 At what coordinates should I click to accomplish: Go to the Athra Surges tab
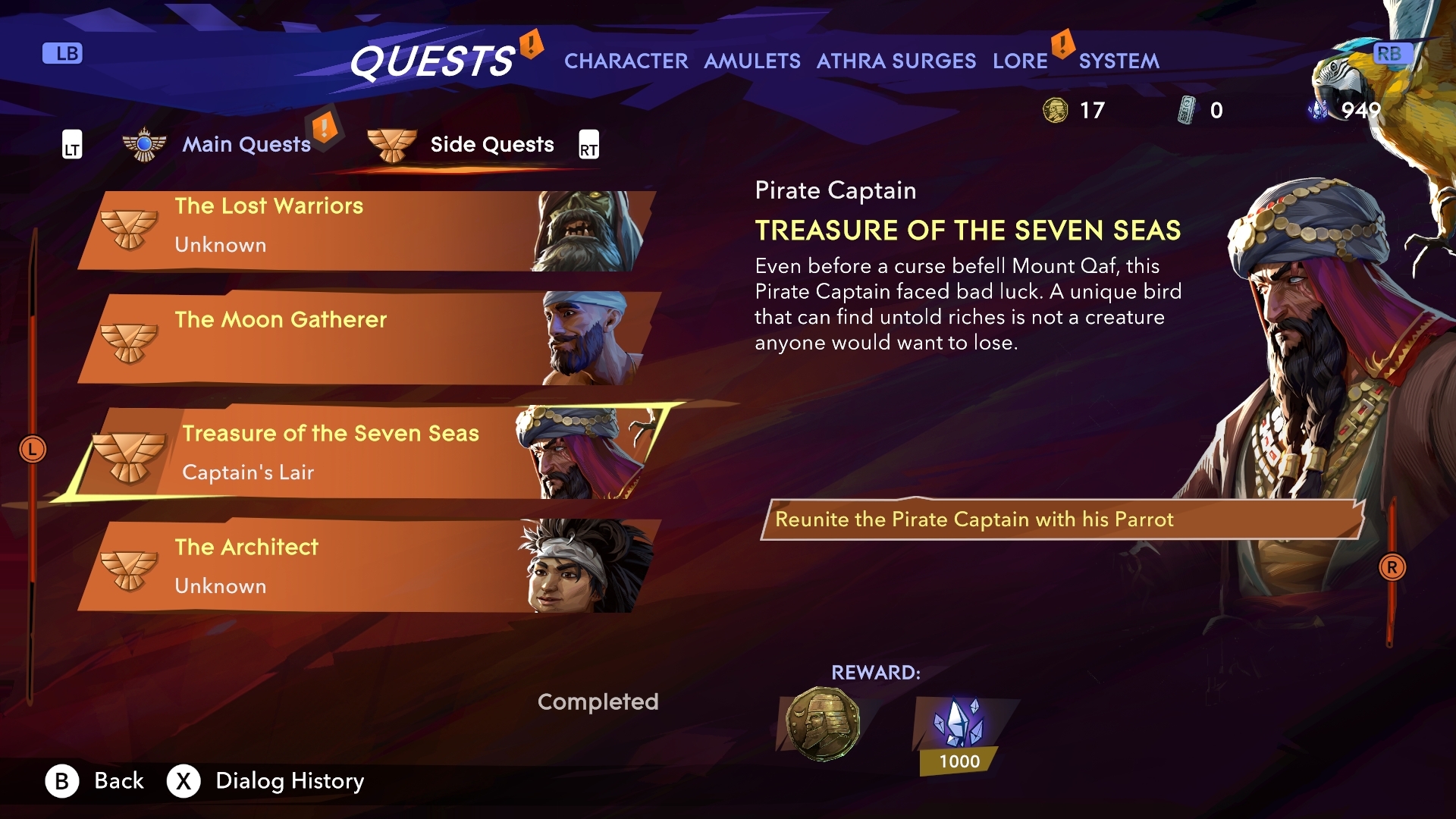tap(896, 61)
